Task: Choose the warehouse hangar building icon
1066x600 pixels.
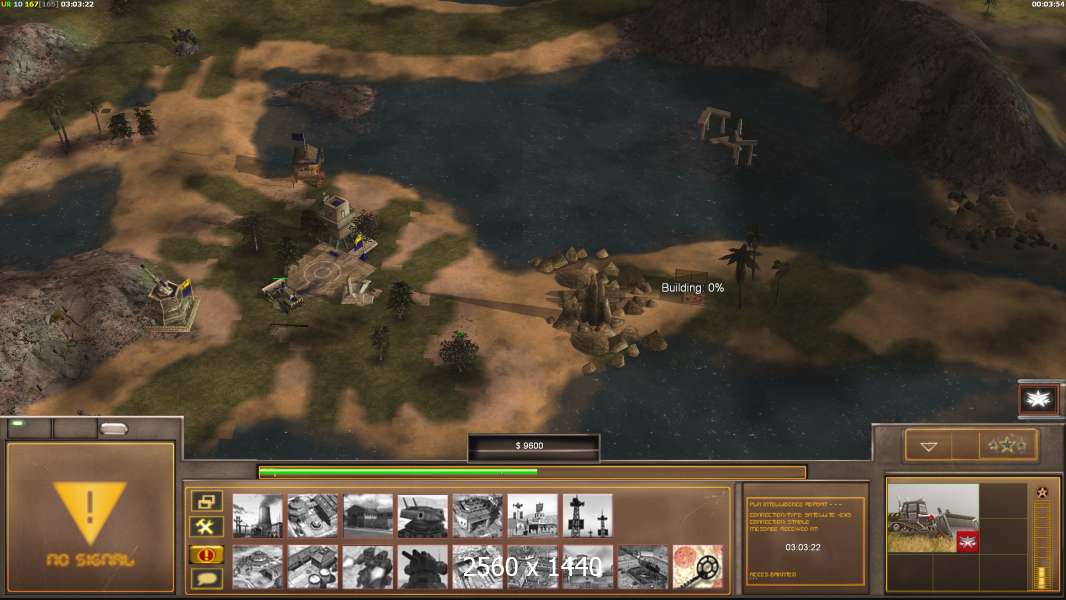Action: point(367,516)
